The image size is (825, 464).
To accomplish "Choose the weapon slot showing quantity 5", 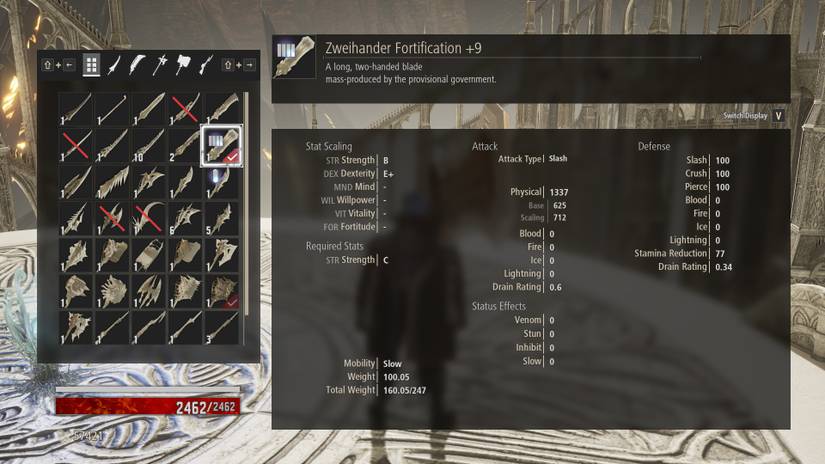I will pyautogui.click(x=221, y=217).
